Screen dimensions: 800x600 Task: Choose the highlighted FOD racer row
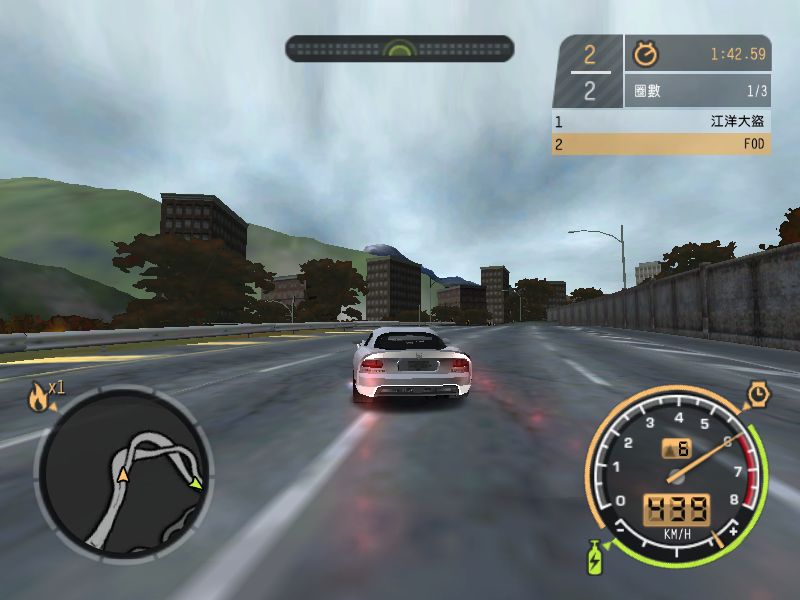click(661, 144)
